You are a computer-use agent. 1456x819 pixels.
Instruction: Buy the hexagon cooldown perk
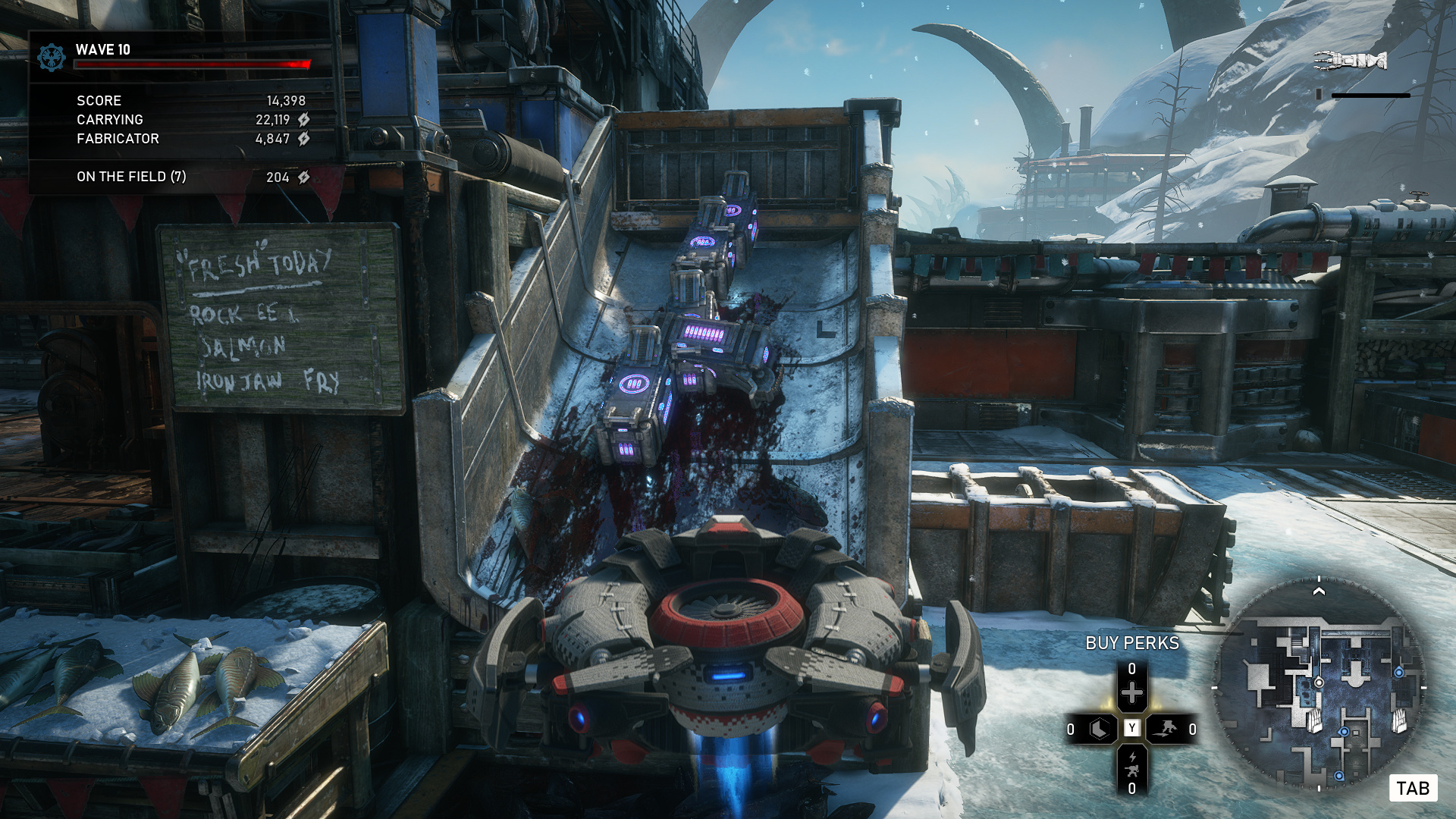(x=1099, y=730)
